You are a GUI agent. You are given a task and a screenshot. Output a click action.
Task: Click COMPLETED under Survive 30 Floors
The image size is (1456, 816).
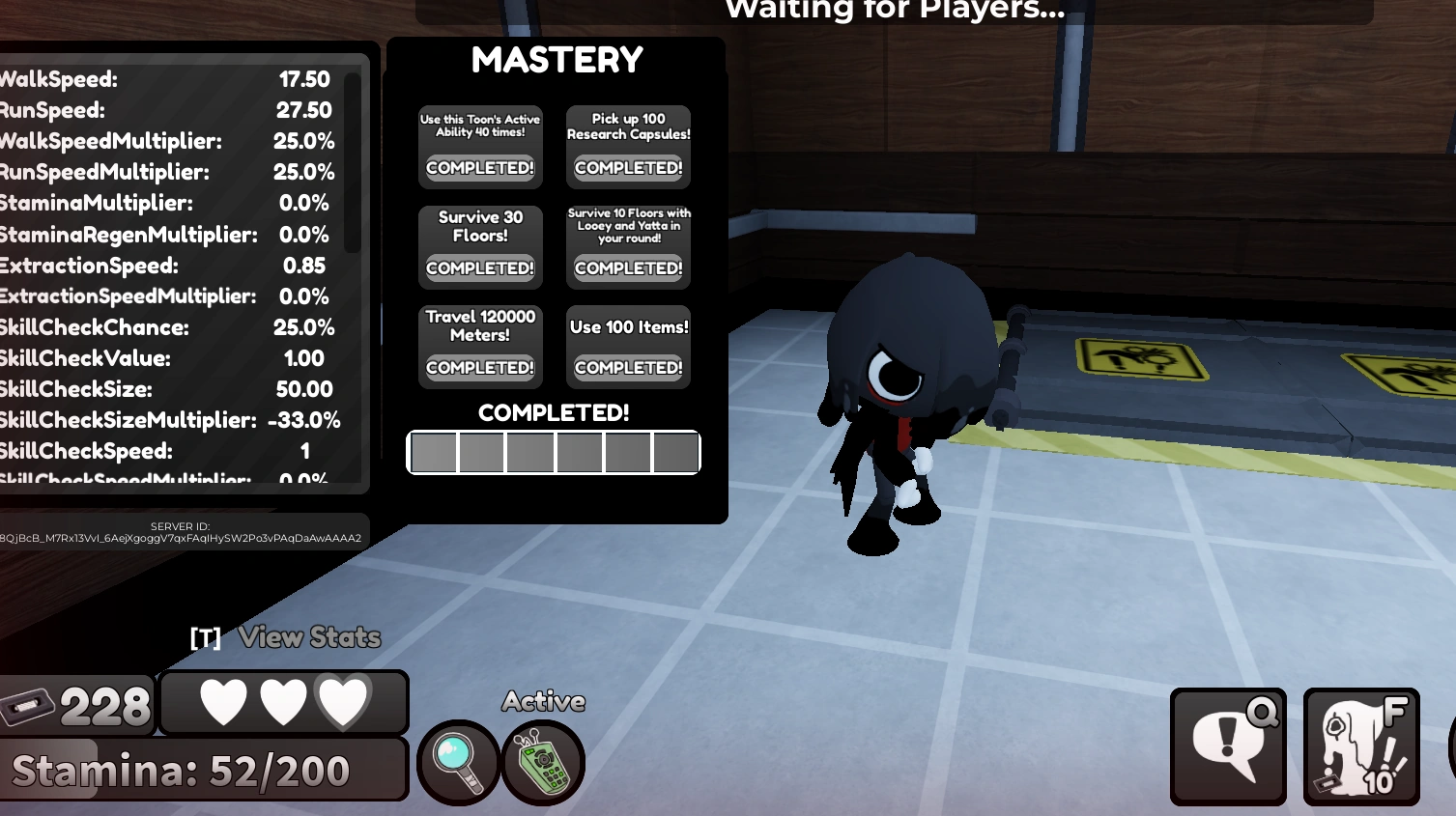pos(479,269)
